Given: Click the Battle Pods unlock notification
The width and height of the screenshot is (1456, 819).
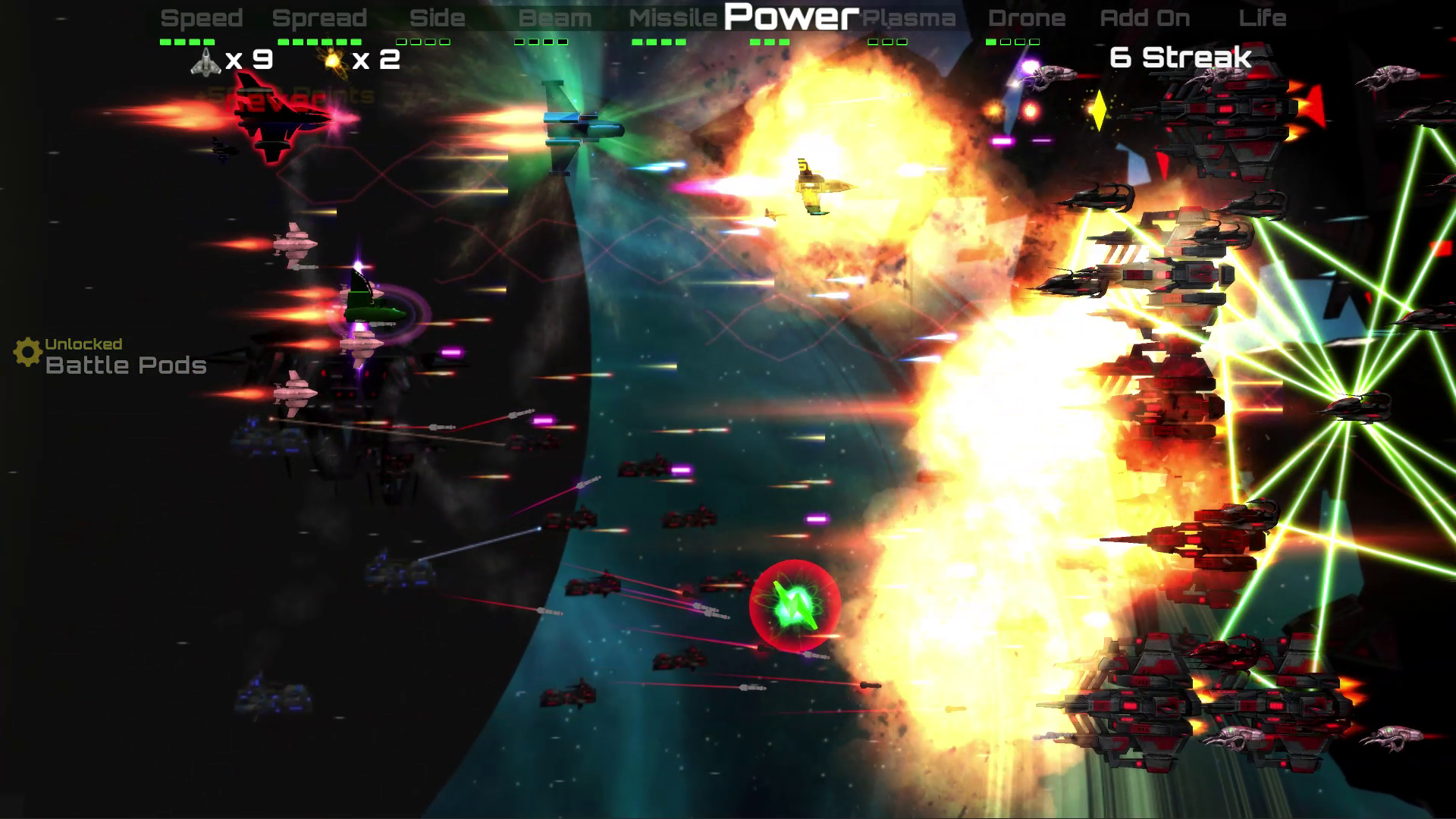Looking at the screenshot, I should point(124,366).
